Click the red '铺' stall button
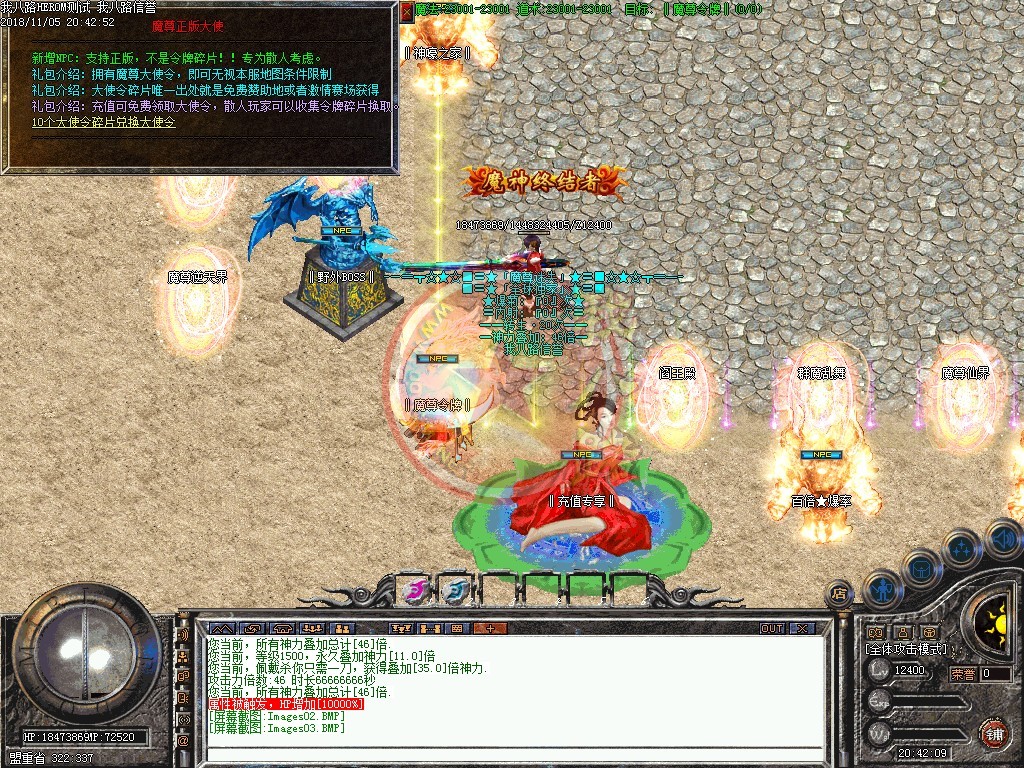The image size is (1024, 768). coord(994,734)
